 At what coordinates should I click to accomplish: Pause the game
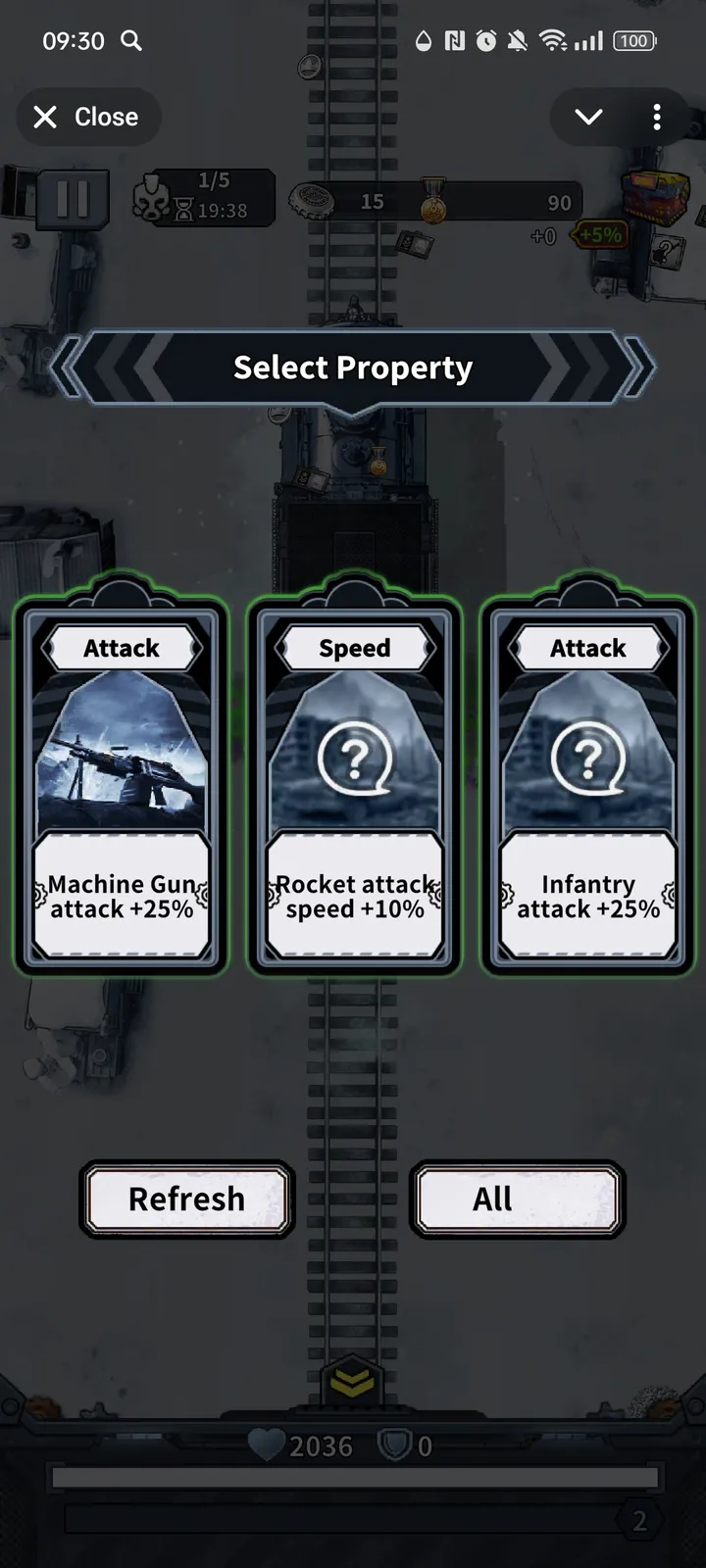[73, 199]
